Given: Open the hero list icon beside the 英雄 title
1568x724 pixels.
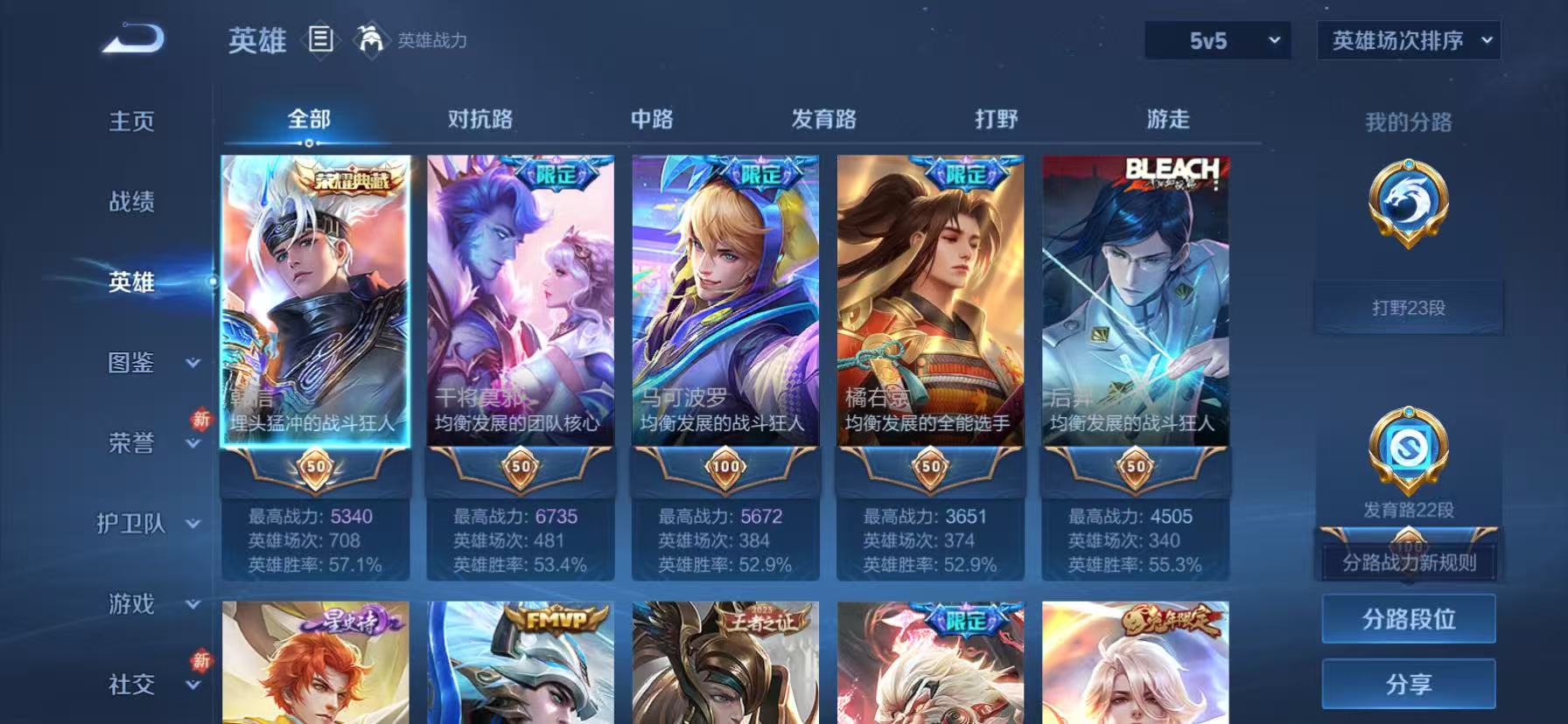Looking at the screenshot, I should pos(322,40).
